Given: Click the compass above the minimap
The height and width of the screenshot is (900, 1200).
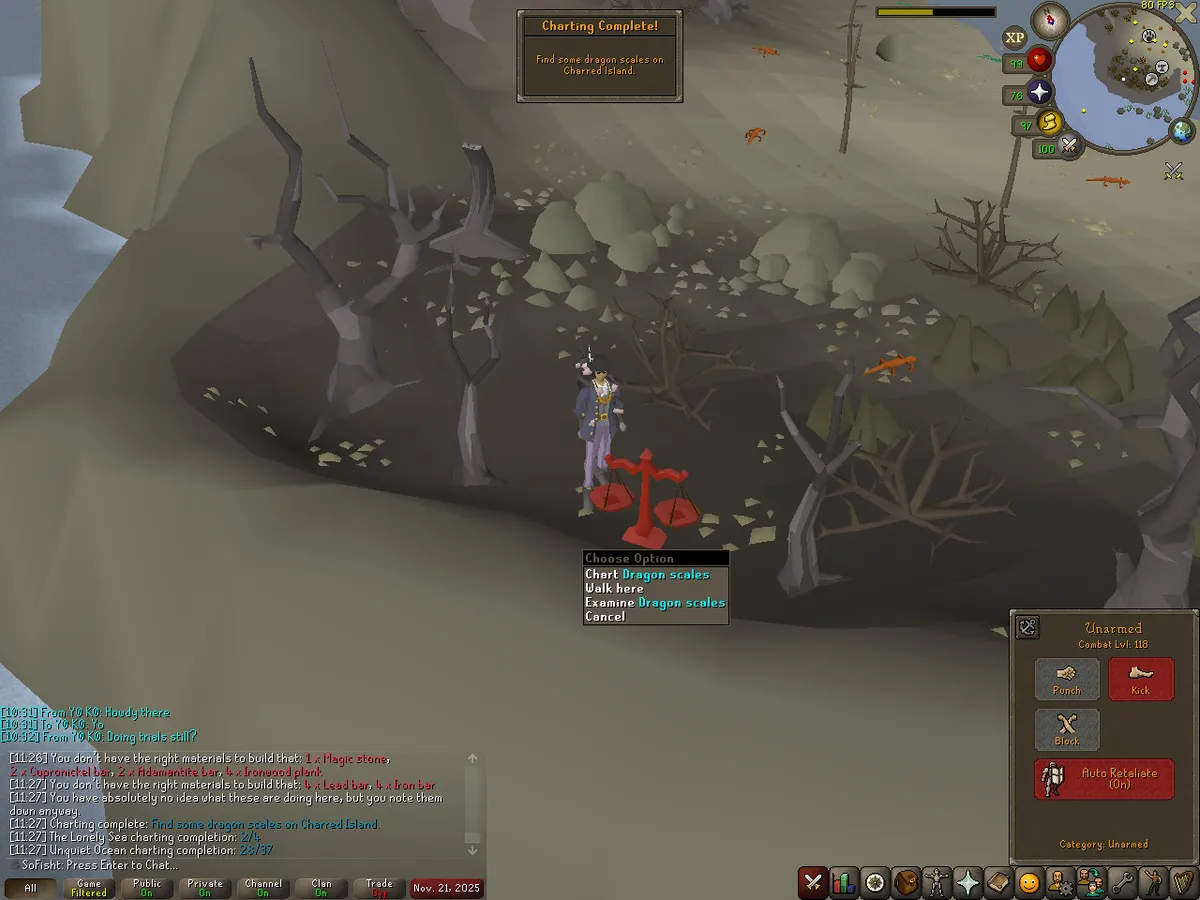Looking at the screenshot, I should (x=1050, y=18).
